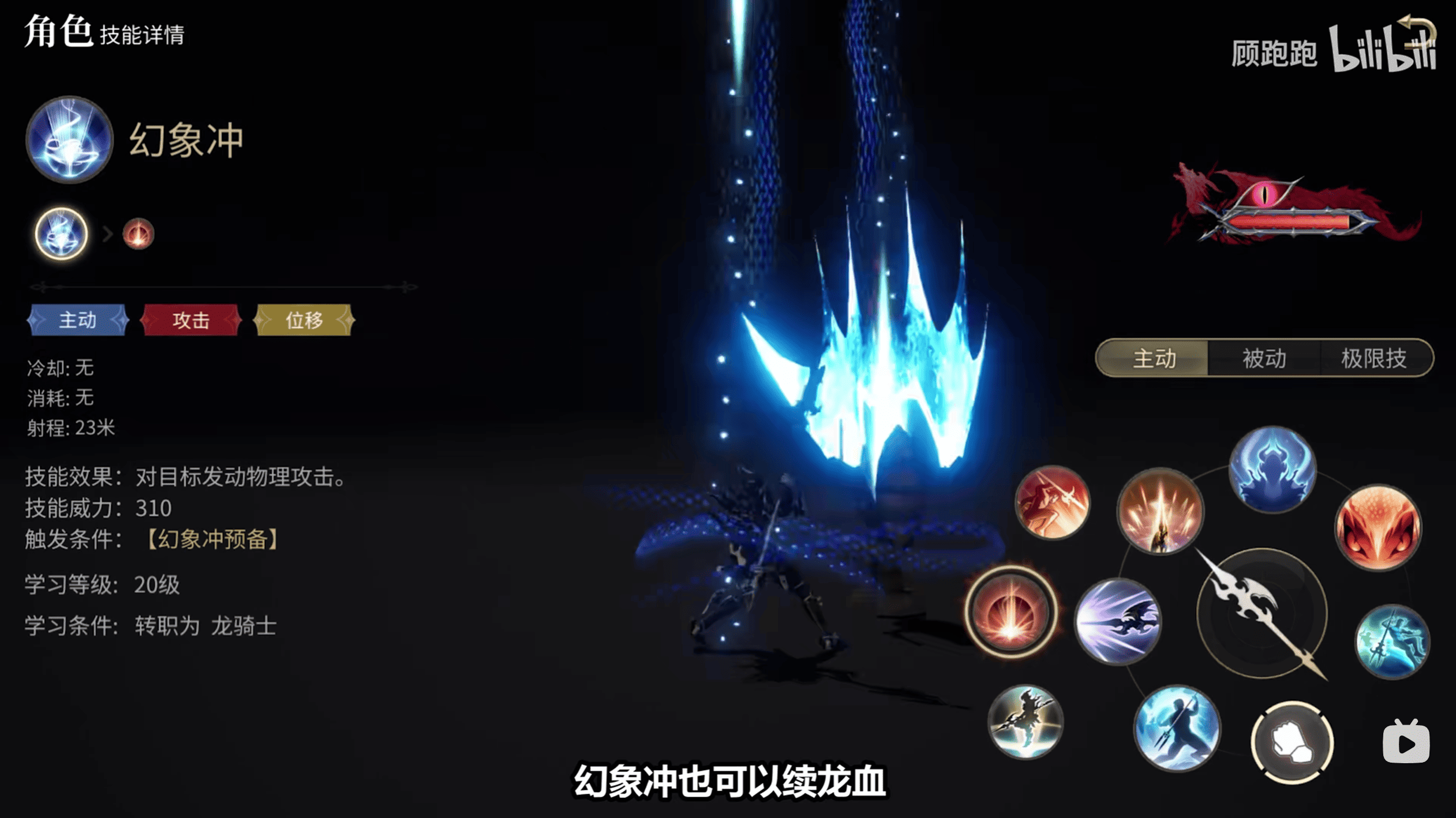Switch to the 被动 skill tab
1456x818 pixels.
tap(1264, 358)
